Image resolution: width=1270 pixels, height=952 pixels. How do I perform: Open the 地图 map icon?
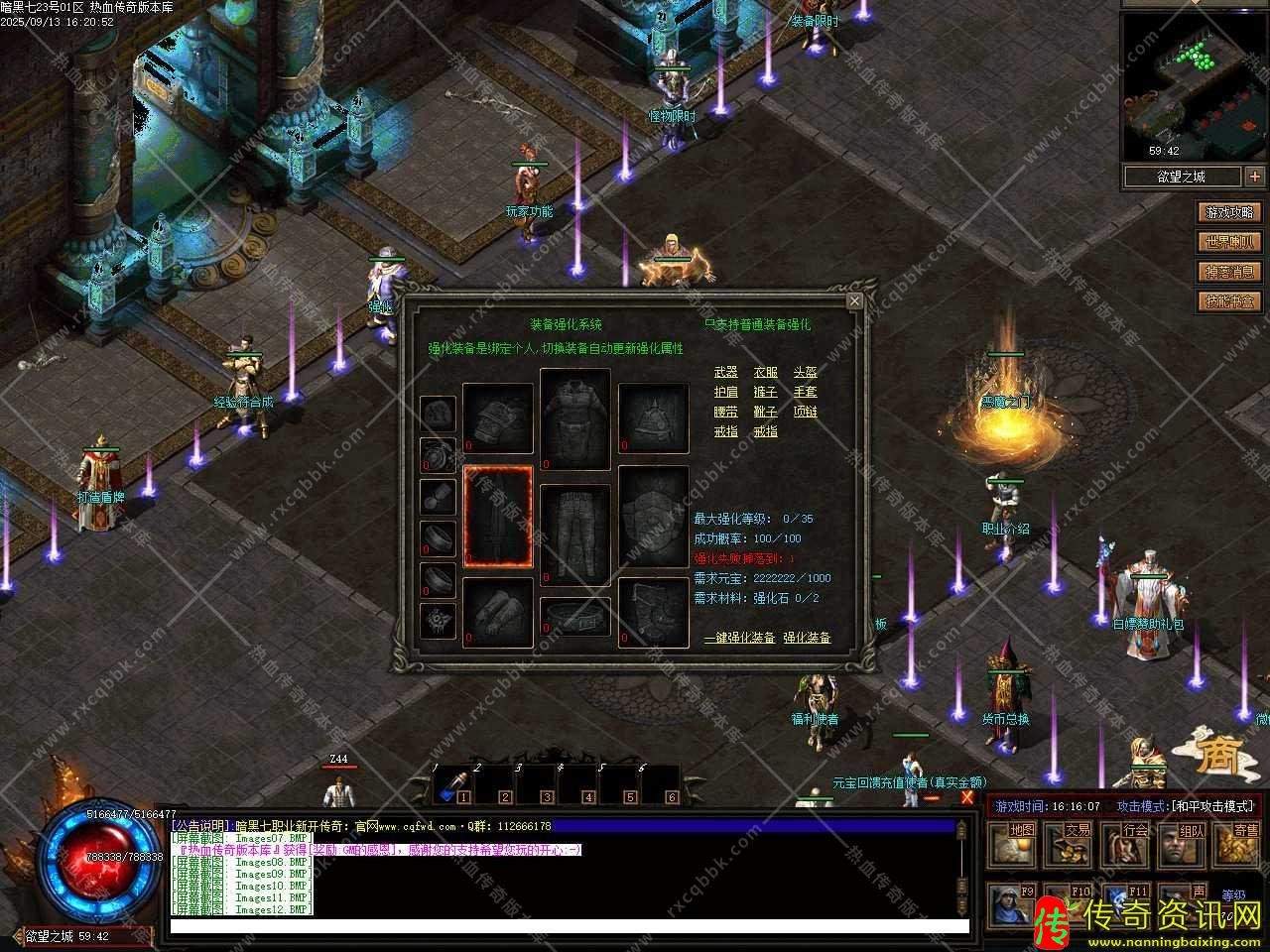1020,844
